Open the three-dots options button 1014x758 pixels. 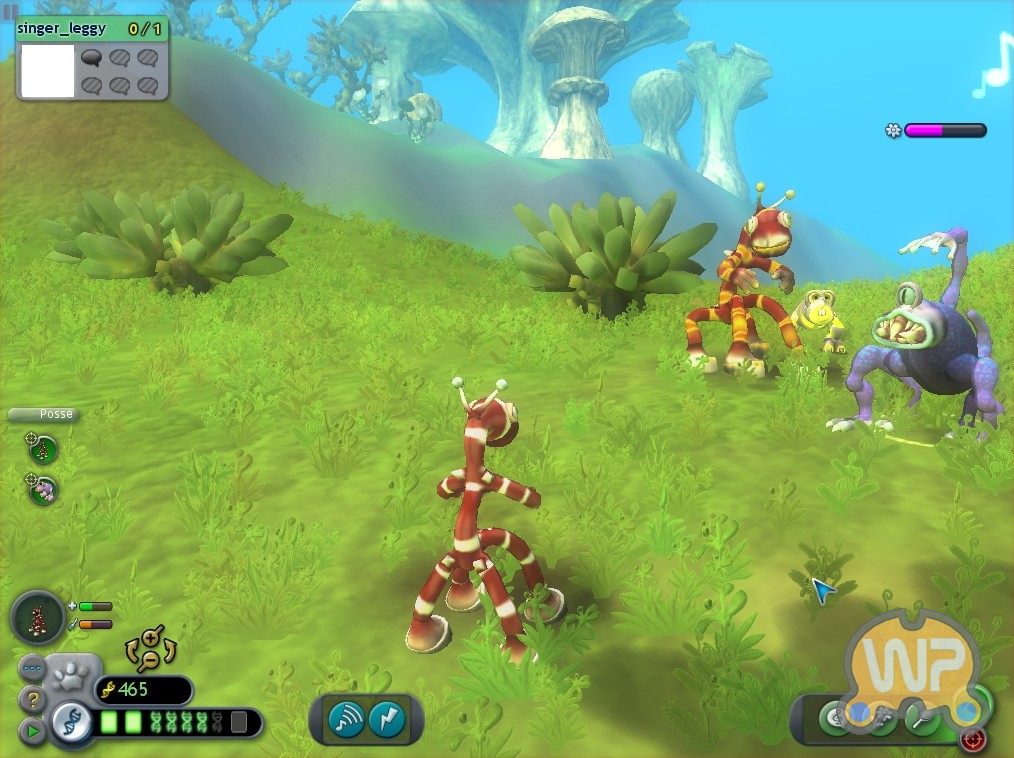coord(32,670)
